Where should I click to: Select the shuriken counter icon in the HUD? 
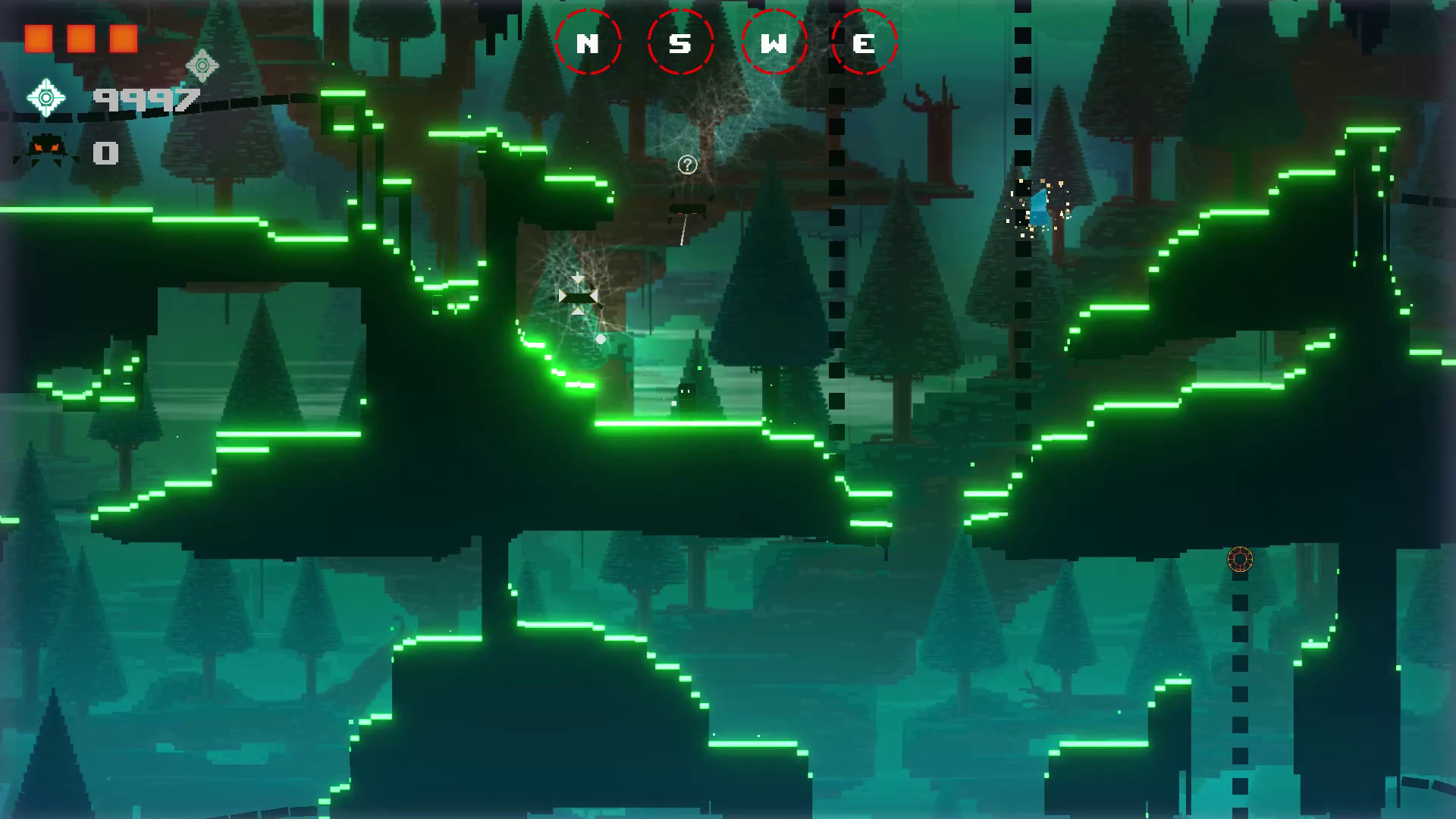pos(47,97)
